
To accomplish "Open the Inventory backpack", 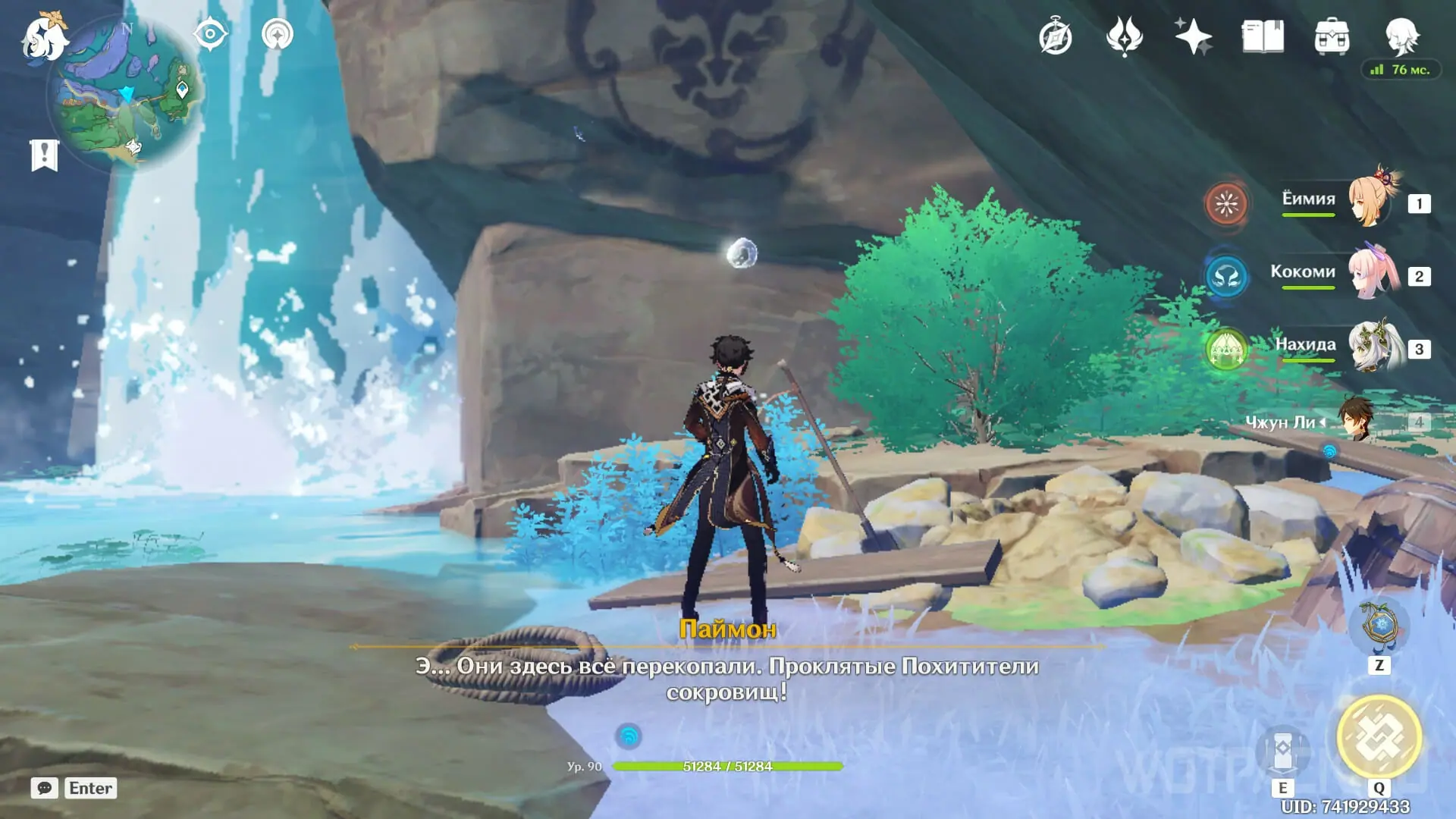I will pos(1332,37).
